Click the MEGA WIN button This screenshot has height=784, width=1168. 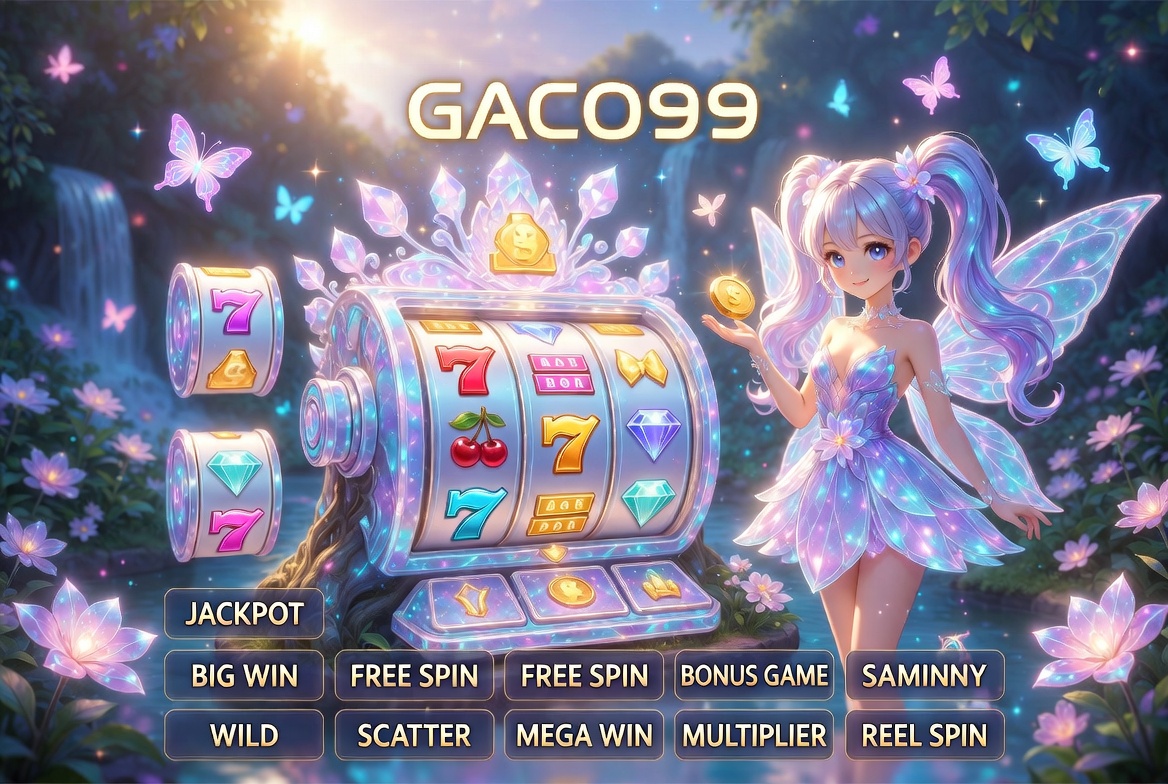[x=584, y=736]
